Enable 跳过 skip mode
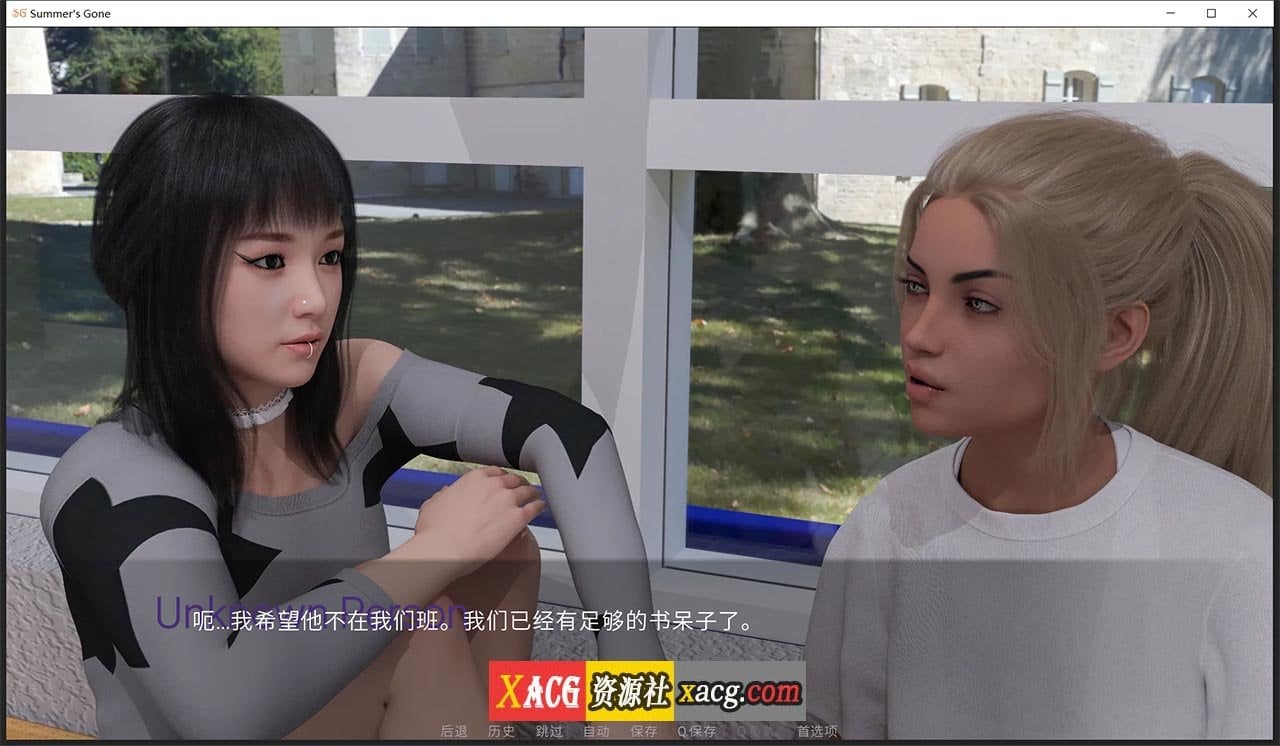The image size is (1280, 746). click(x=548, y=731)
